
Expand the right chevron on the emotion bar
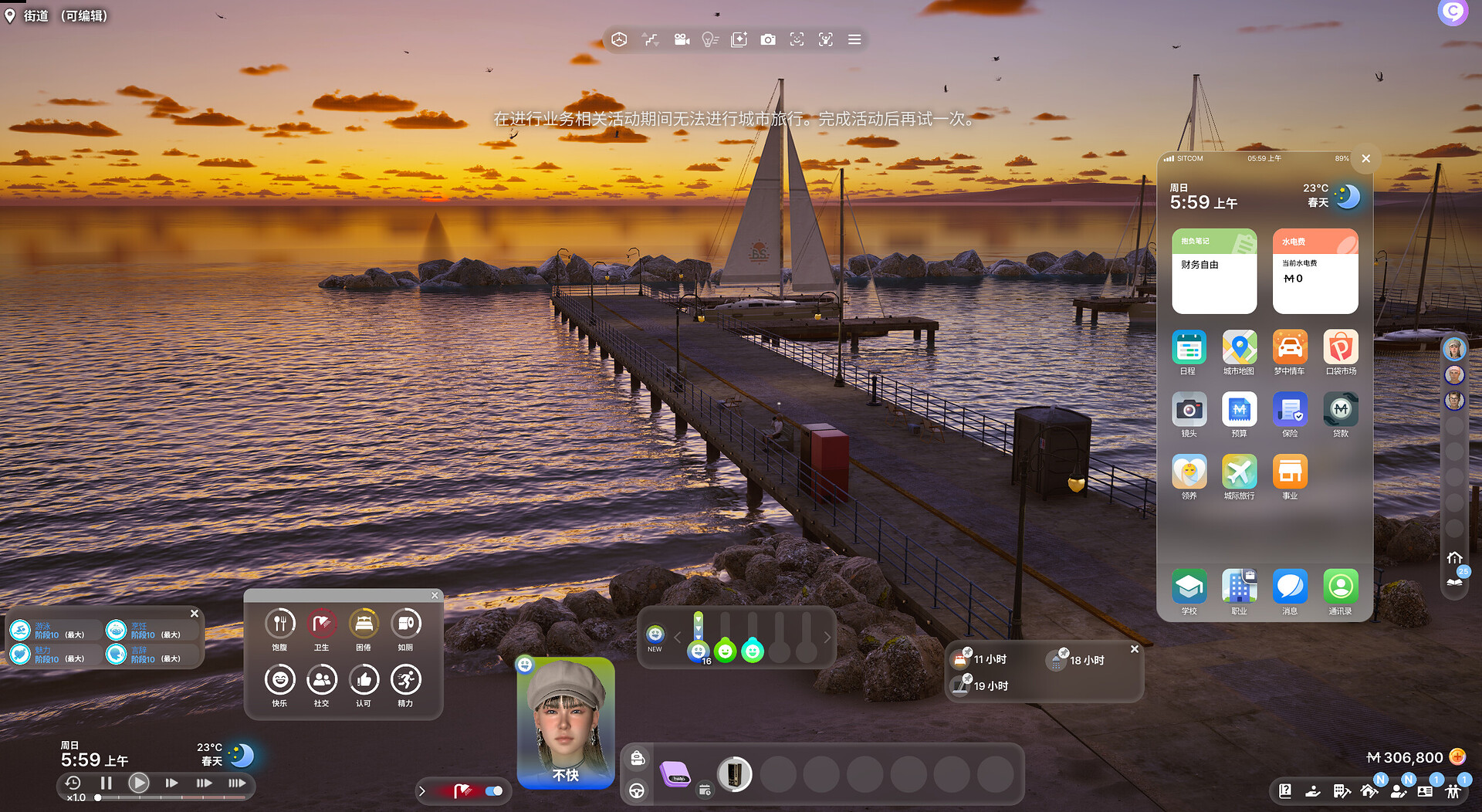[x=826, y=638]
